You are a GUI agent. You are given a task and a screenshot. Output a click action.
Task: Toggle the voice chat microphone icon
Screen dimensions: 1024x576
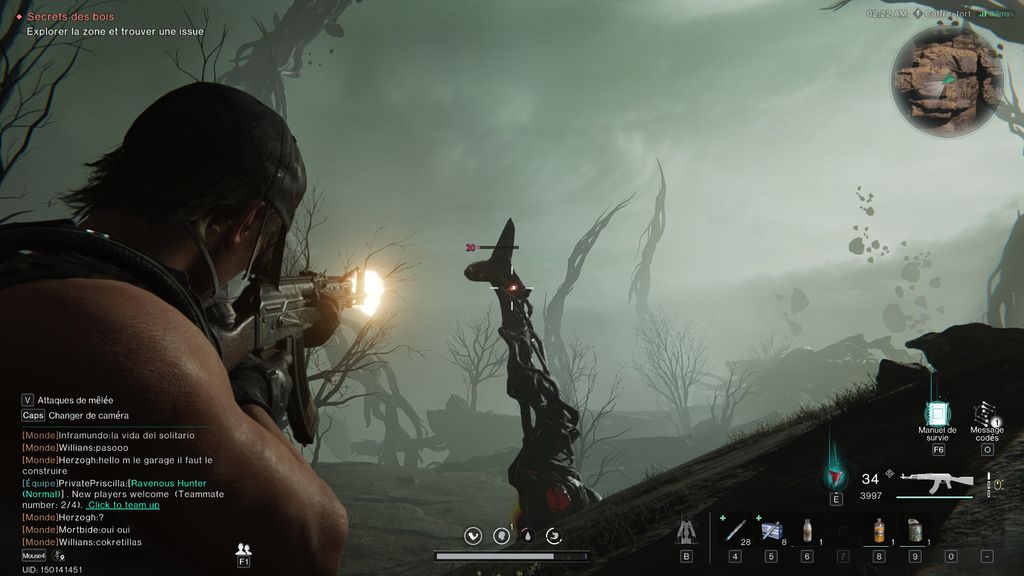(60, 556)
